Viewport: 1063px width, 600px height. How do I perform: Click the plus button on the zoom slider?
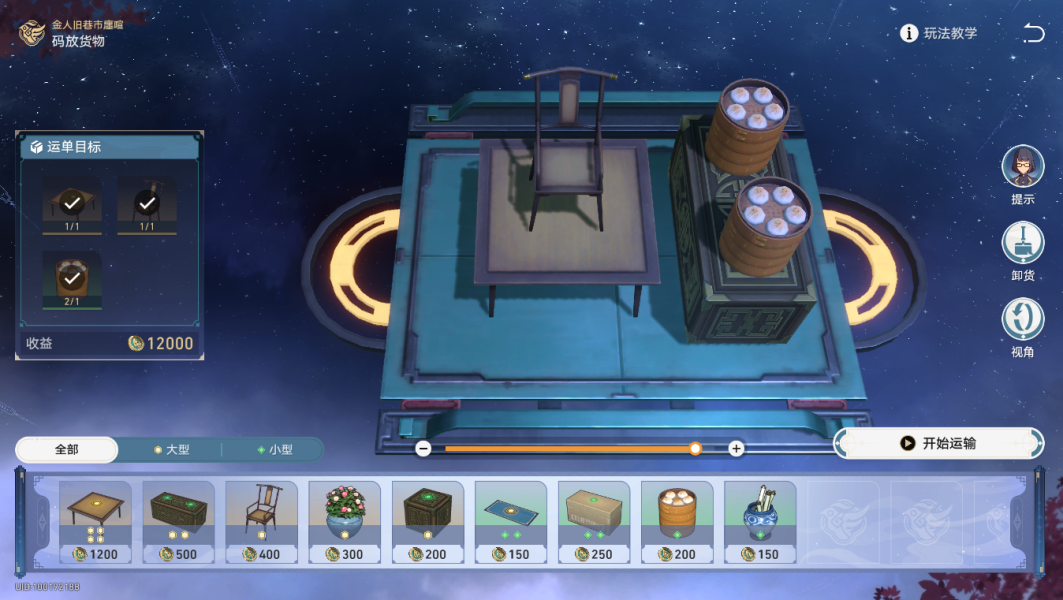click(736, 449)
